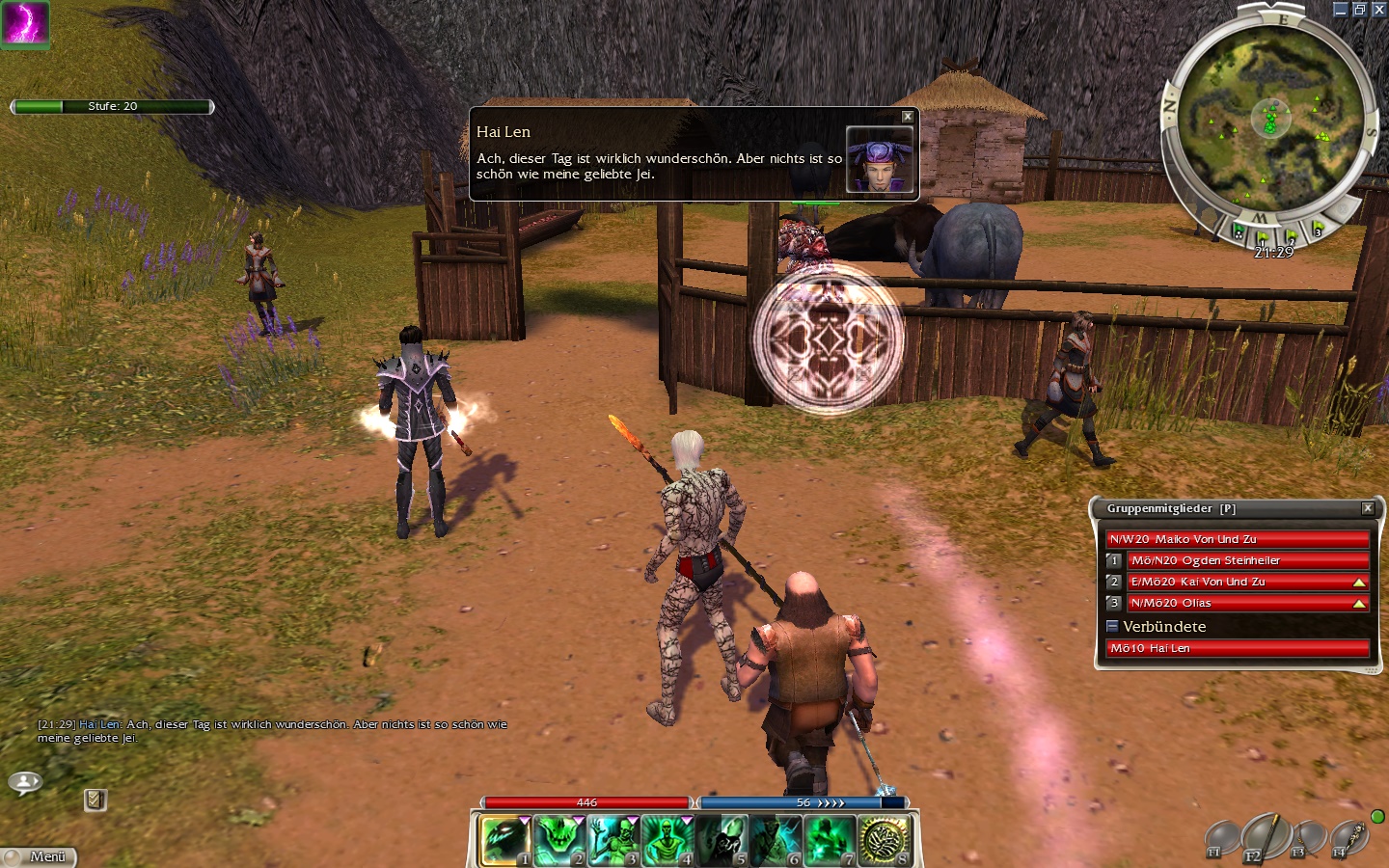The image size is (1389, 868).
Task: Close the Hai Len dialogue box
Action: coord(907,117)
